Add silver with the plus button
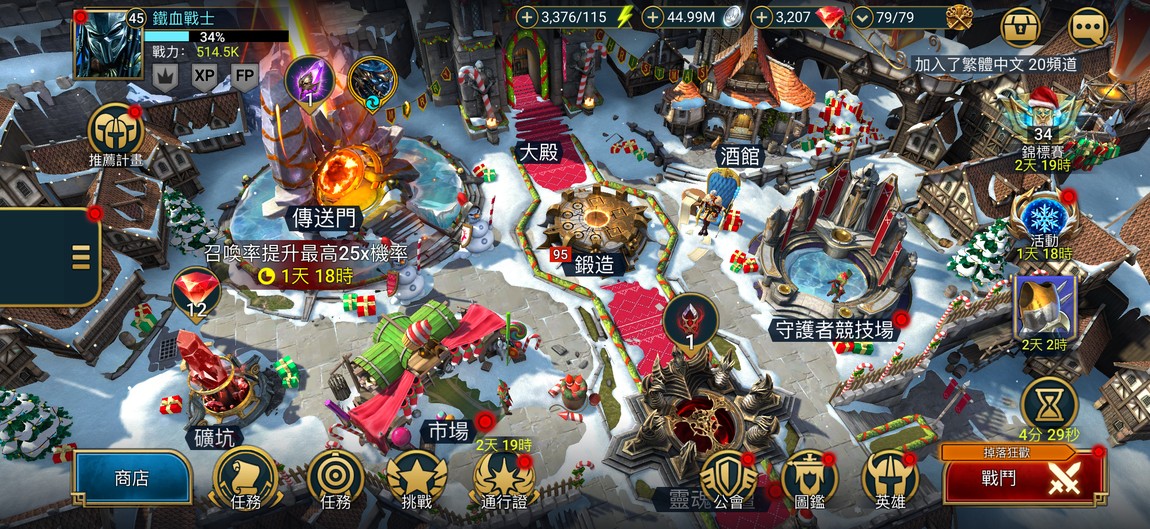The image size is (1150, 529). (x=654, y=17)
